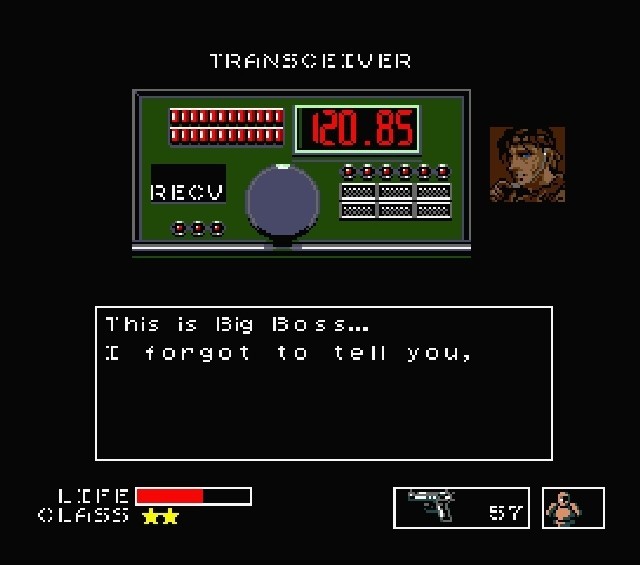640x565 pixels.
Task: Select the equipped item slot
Action: pyautogui.click(x=573, y=507)
